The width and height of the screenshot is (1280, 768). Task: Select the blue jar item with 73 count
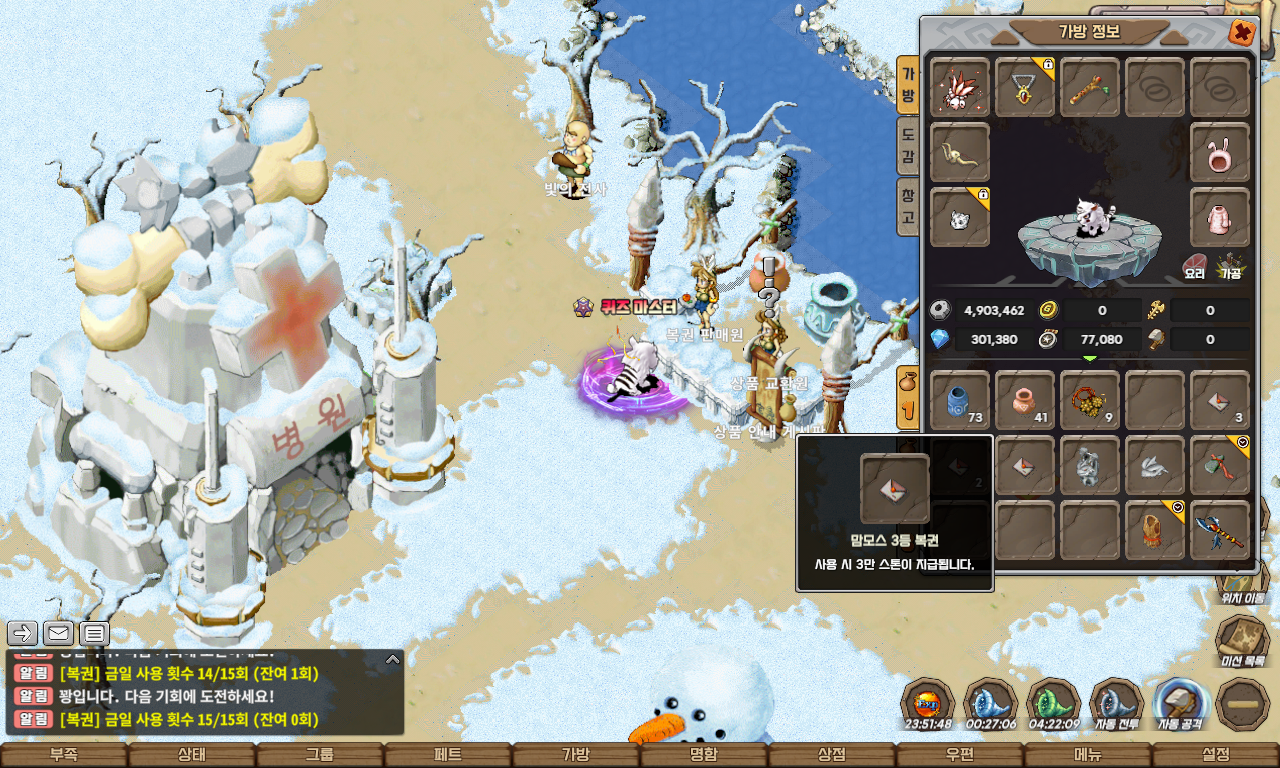click(960, 400)
